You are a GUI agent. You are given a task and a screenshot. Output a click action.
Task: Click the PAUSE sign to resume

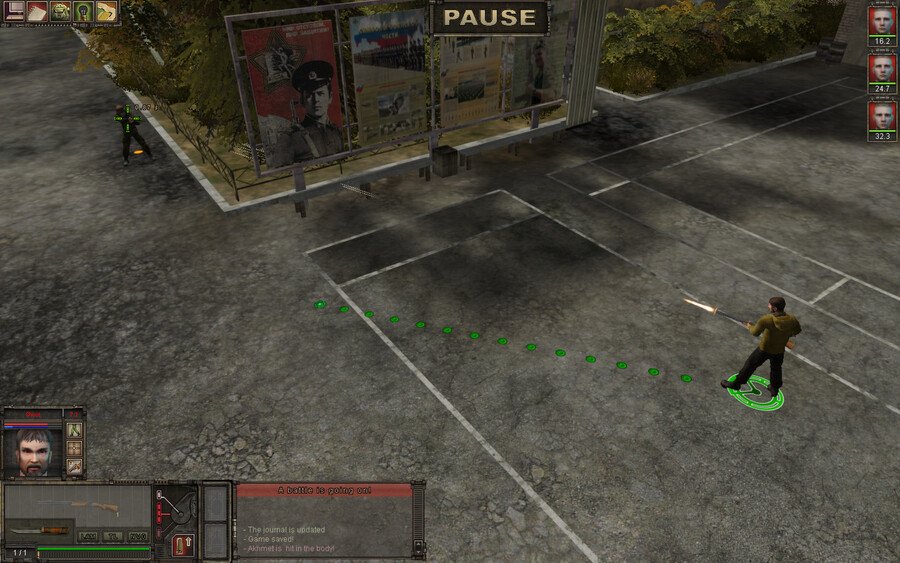489,17
